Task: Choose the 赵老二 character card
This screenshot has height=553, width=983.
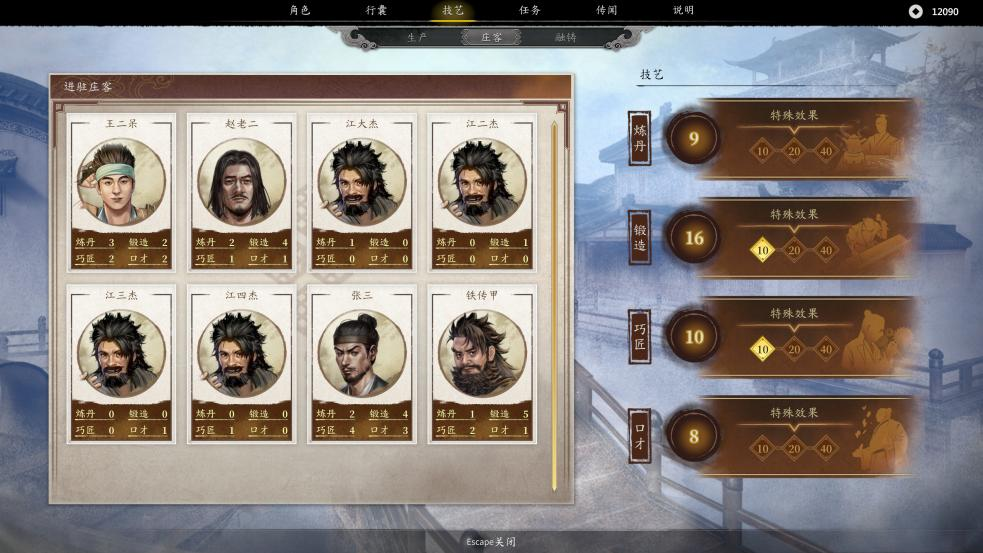Action: click(x=242, y=192)
